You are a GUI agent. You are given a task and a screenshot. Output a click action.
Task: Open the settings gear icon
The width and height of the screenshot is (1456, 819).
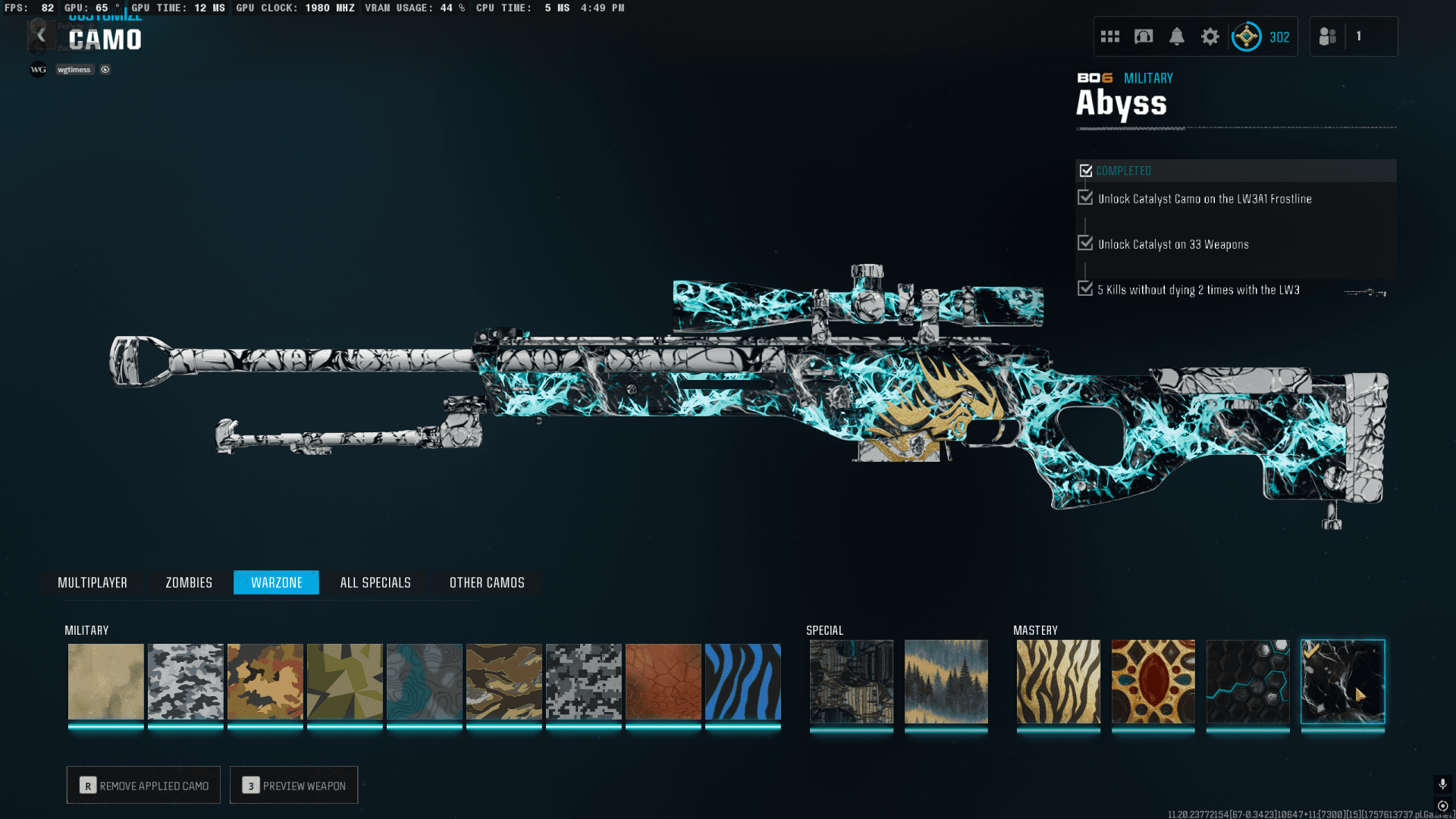1210,36
